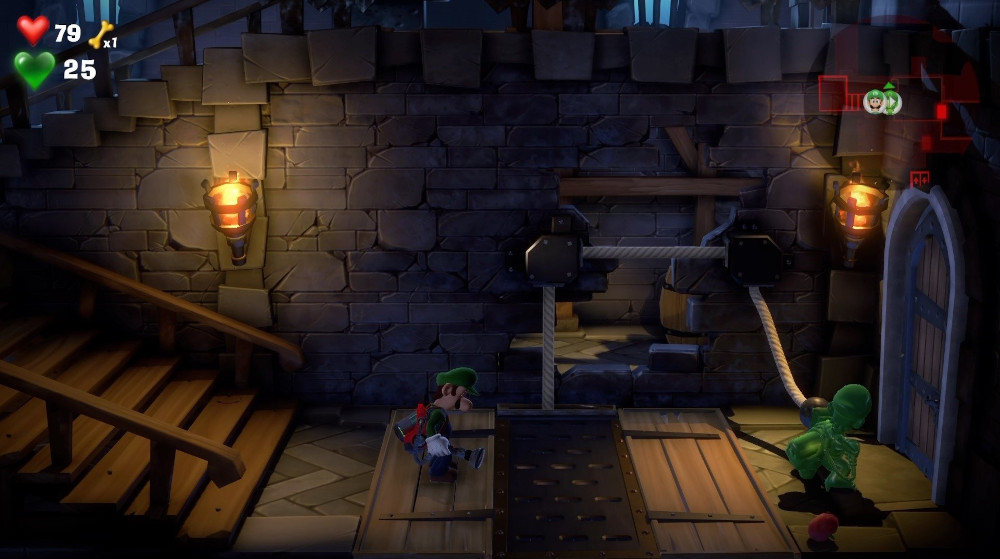Select Luigi's red heart icon
1000x559 pixels.
click(x=33, y=31)
